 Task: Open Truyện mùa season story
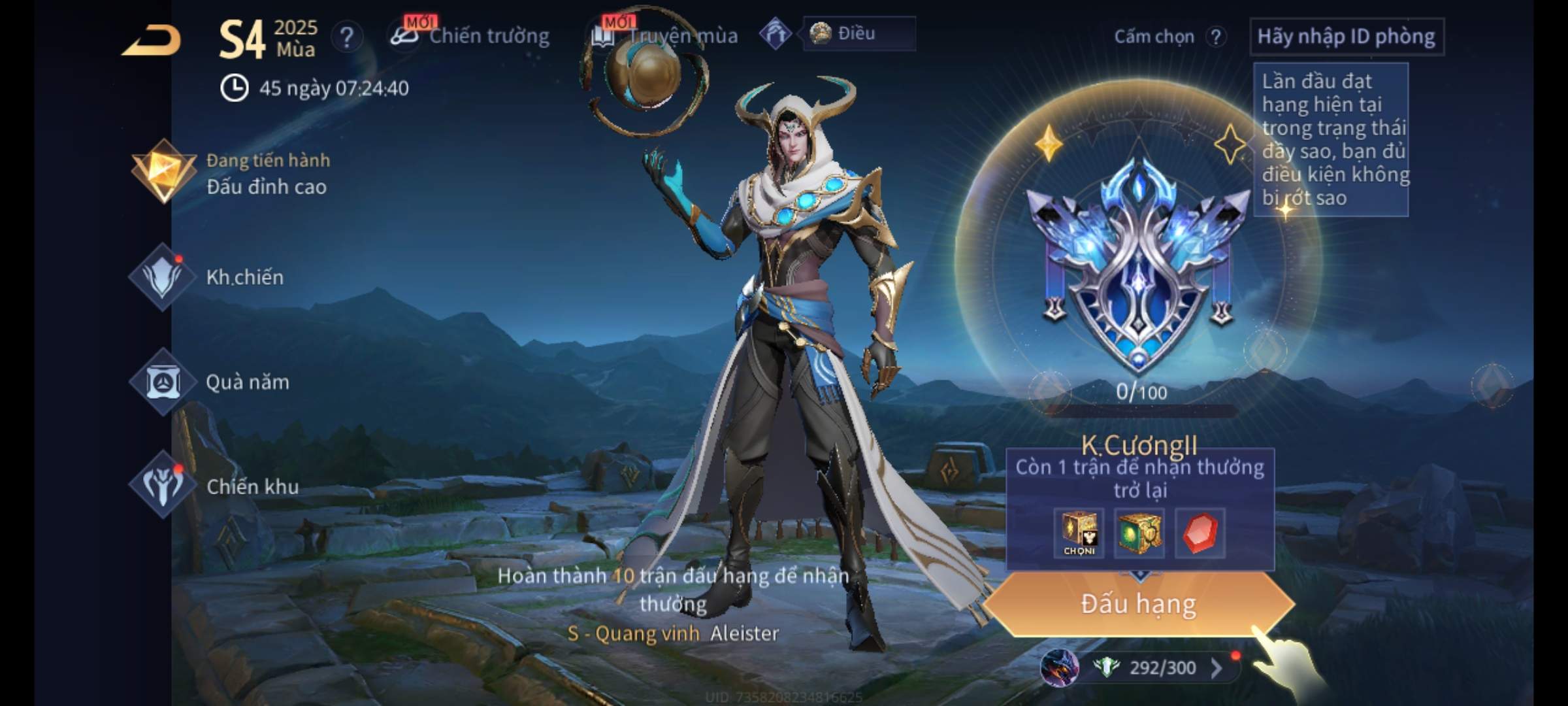click(x=665, y=36)
